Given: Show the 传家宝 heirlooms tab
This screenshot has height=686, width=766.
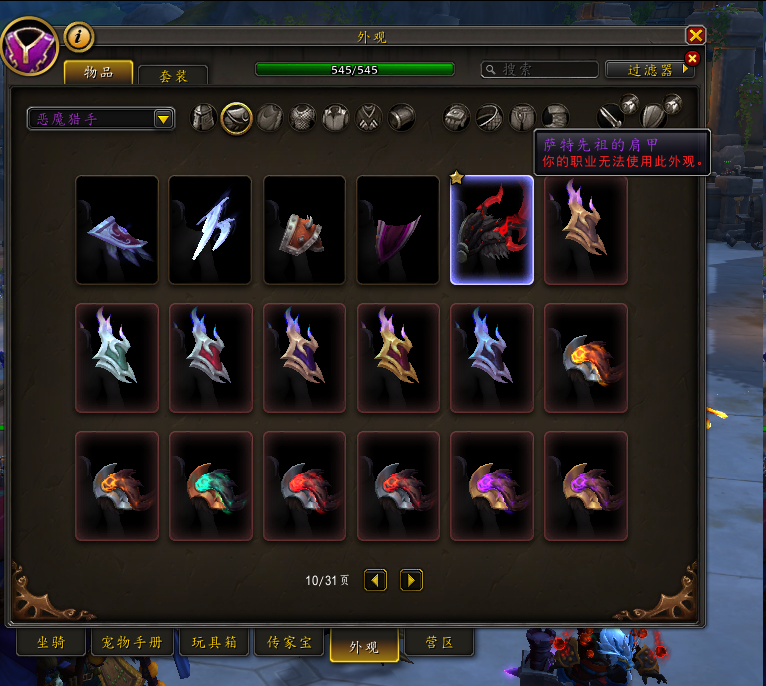Looking at the screenshot, I should point(289,643).
